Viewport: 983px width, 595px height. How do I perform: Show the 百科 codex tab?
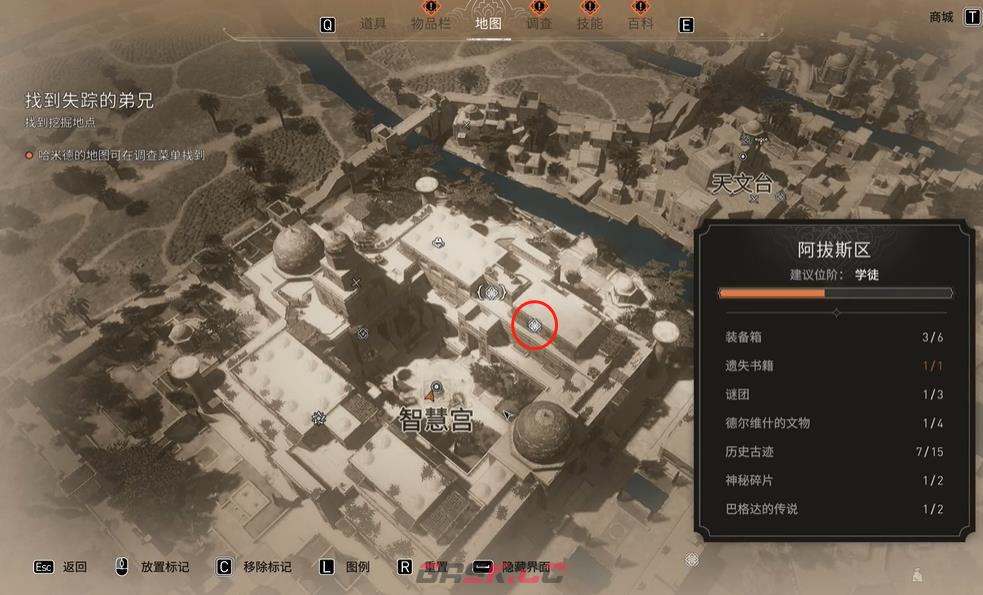(640, 24)
